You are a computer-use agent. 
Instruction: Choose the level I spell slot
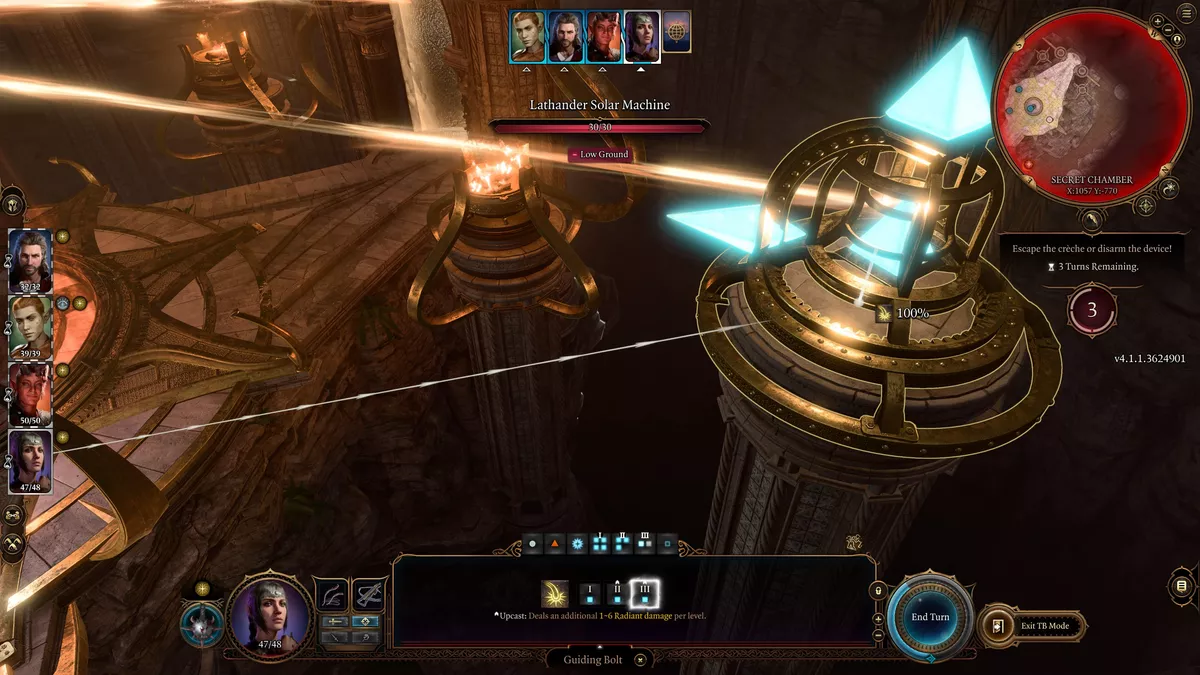pos(591,594)
